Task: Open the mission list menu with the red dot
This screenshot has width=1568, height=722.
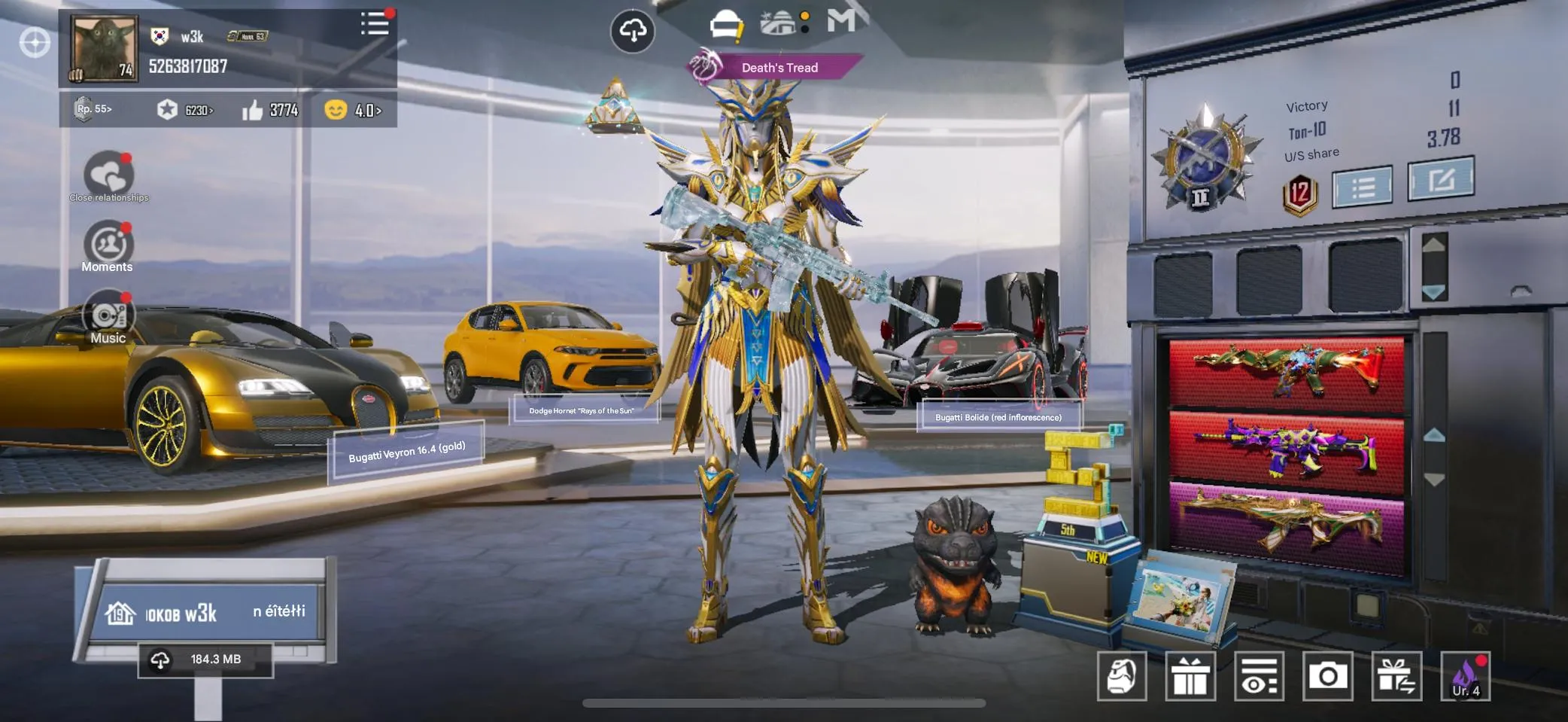Action: tap(375, 25)
